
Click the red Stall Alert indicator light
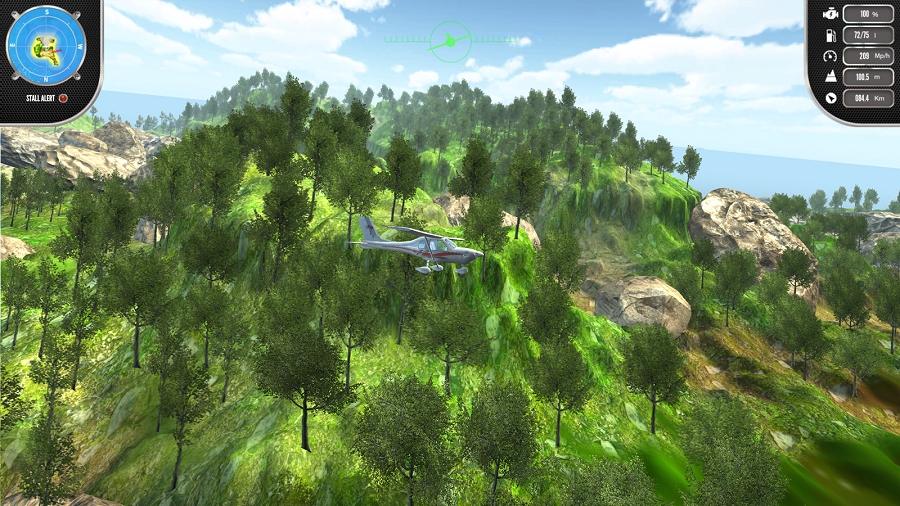click(x=63, y=98)
